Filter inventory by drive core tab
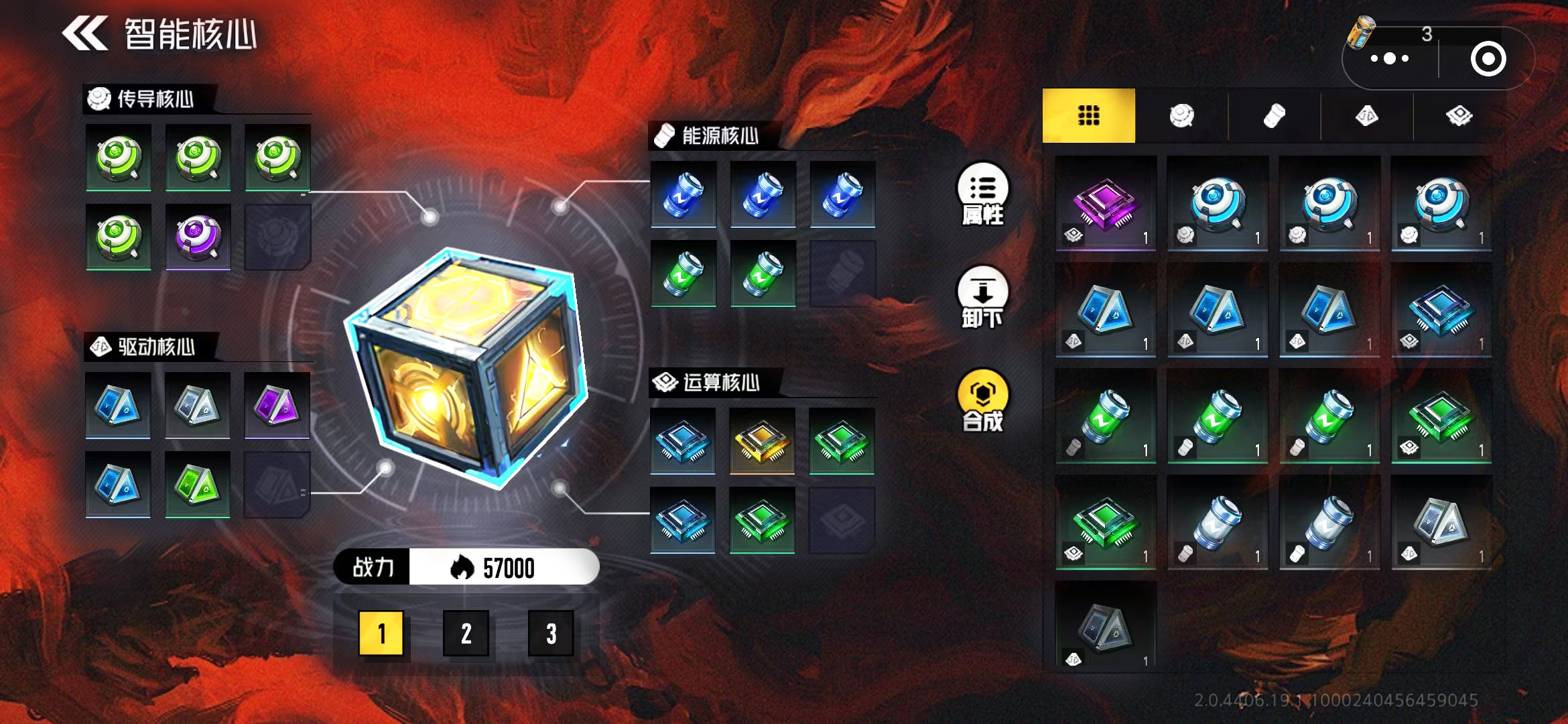The image size is (1568, 724). point(1366,115)
